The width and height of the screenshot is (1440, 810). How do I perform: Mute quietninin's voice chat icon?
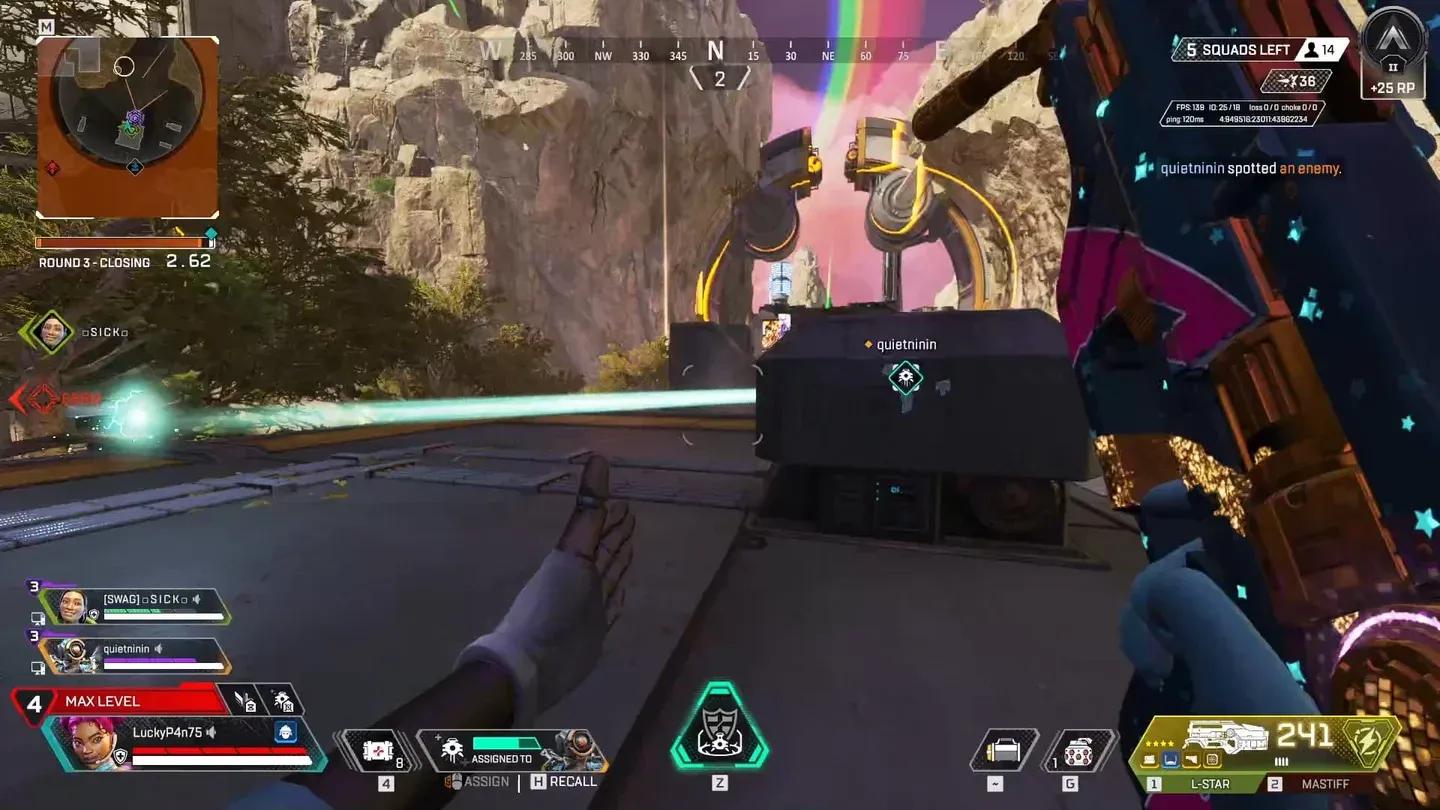point(160,648)
